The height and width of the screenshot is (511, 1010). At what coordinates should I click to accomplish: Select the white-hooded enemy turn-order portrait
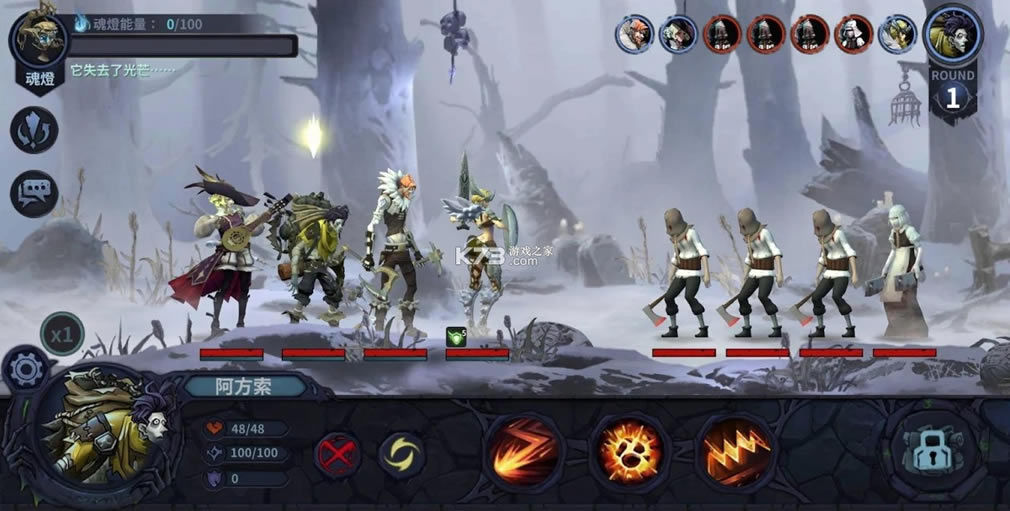tap(854, 34)
